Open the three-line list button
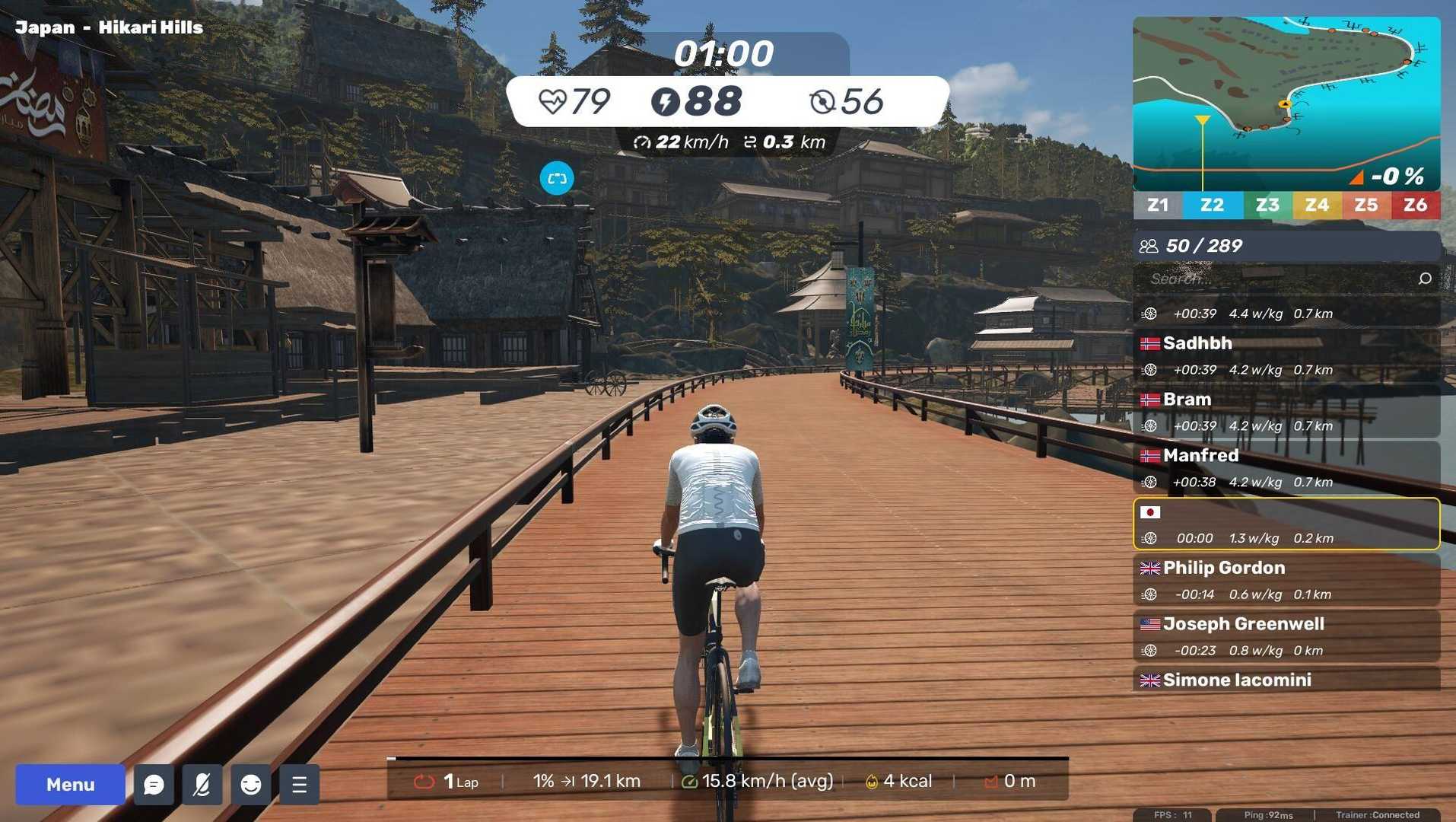1456x822 pixels. pyautogui.click(x=300, y=784)
